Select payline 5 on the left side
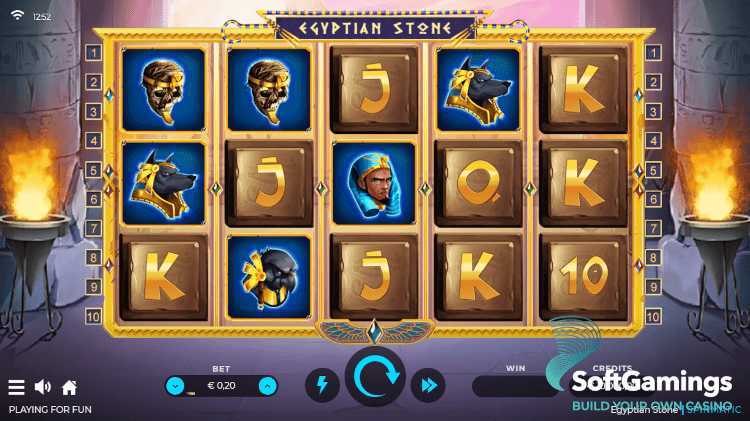This screenshot has height=421, width=750. click(93, 170)
